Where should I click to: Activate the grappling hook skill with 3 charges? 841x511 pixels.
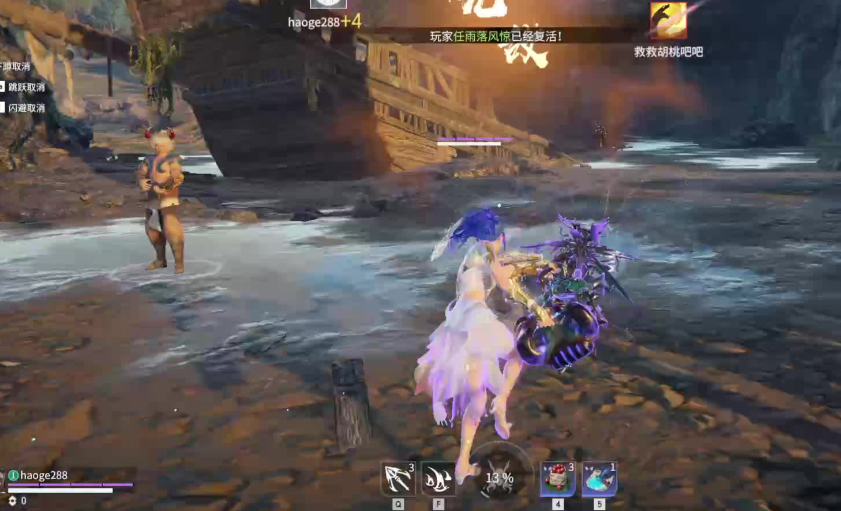[x=398, y=478]
